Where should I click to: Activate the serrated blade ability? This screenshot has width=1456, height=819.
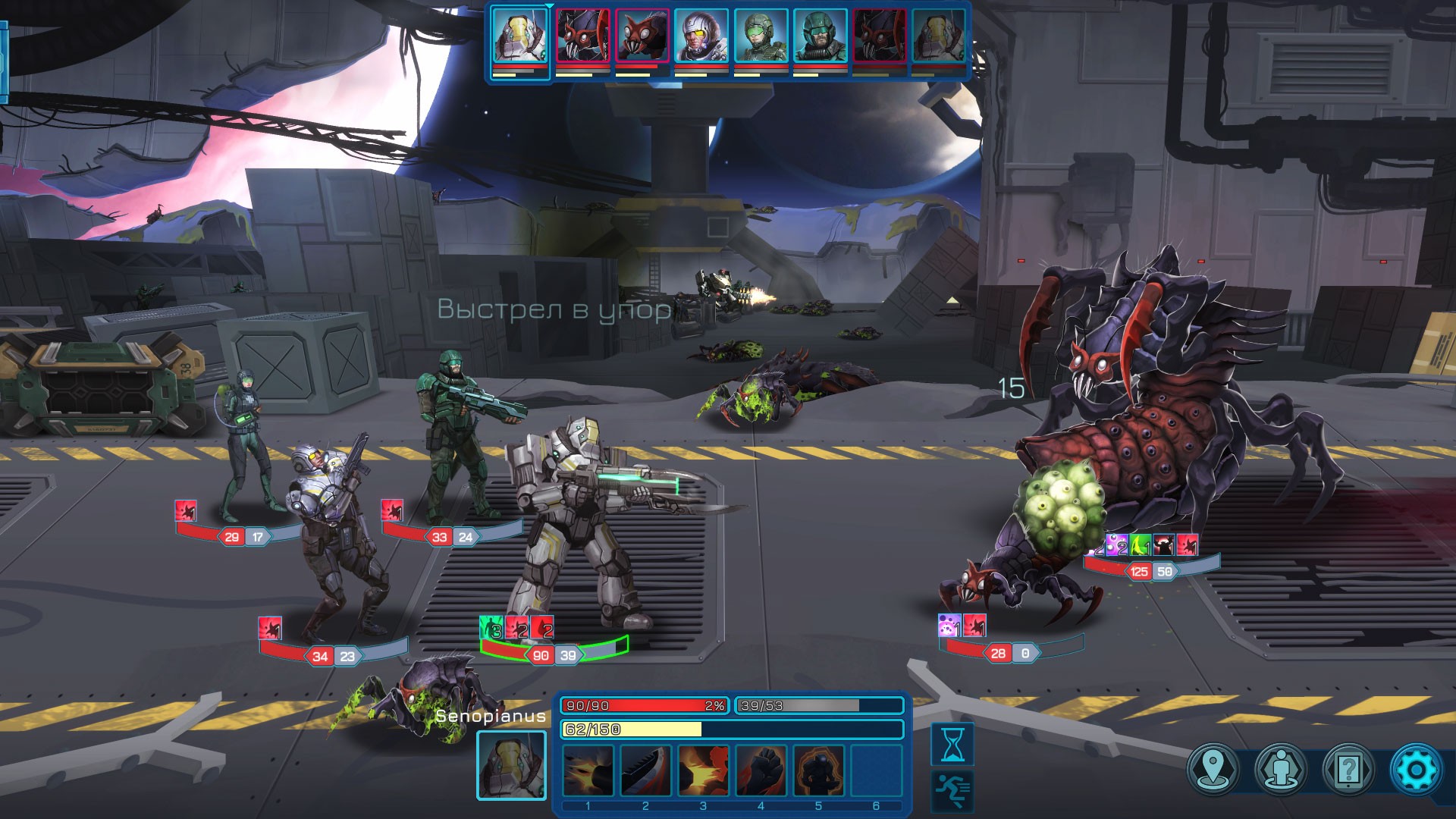645,770
